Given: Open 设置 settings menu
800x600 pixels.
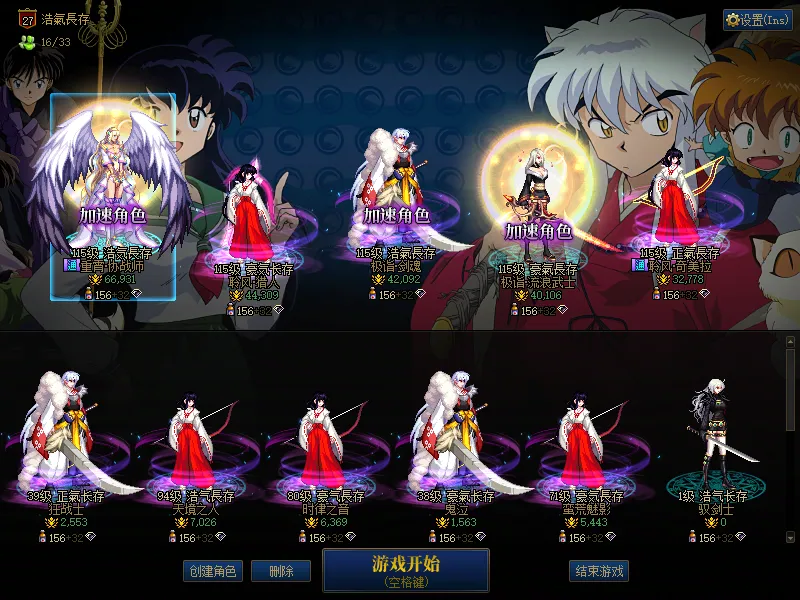Looking at the screenshot, I should pos(757,20).
